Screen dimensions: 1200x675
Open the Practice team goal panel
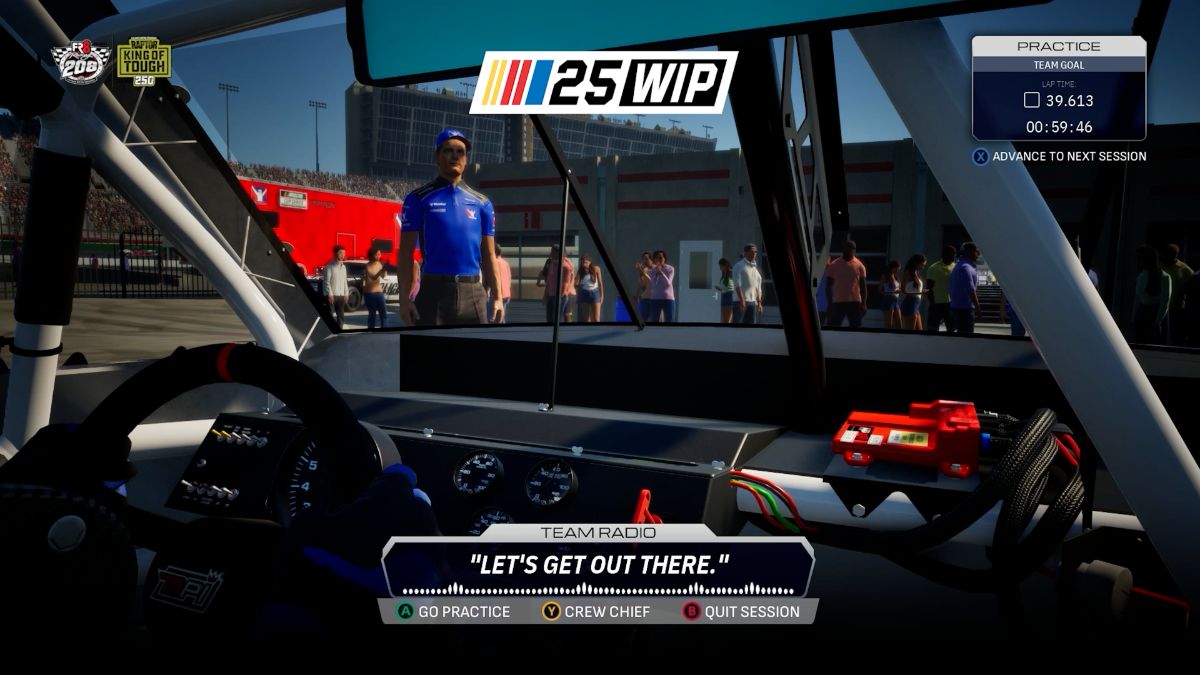(1058, 88)
